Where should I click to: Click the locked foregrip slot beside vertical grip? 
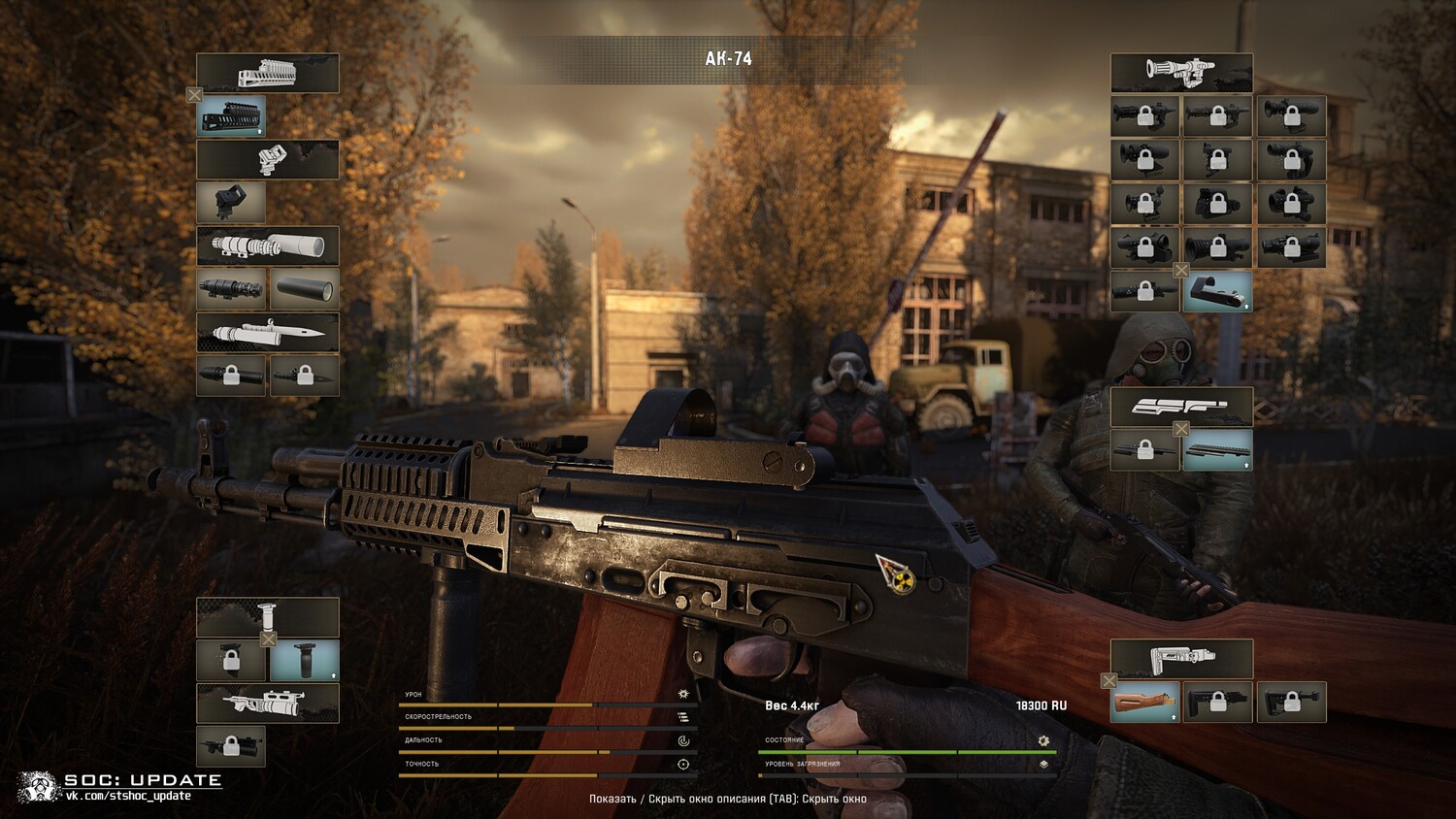coord(231,661)
